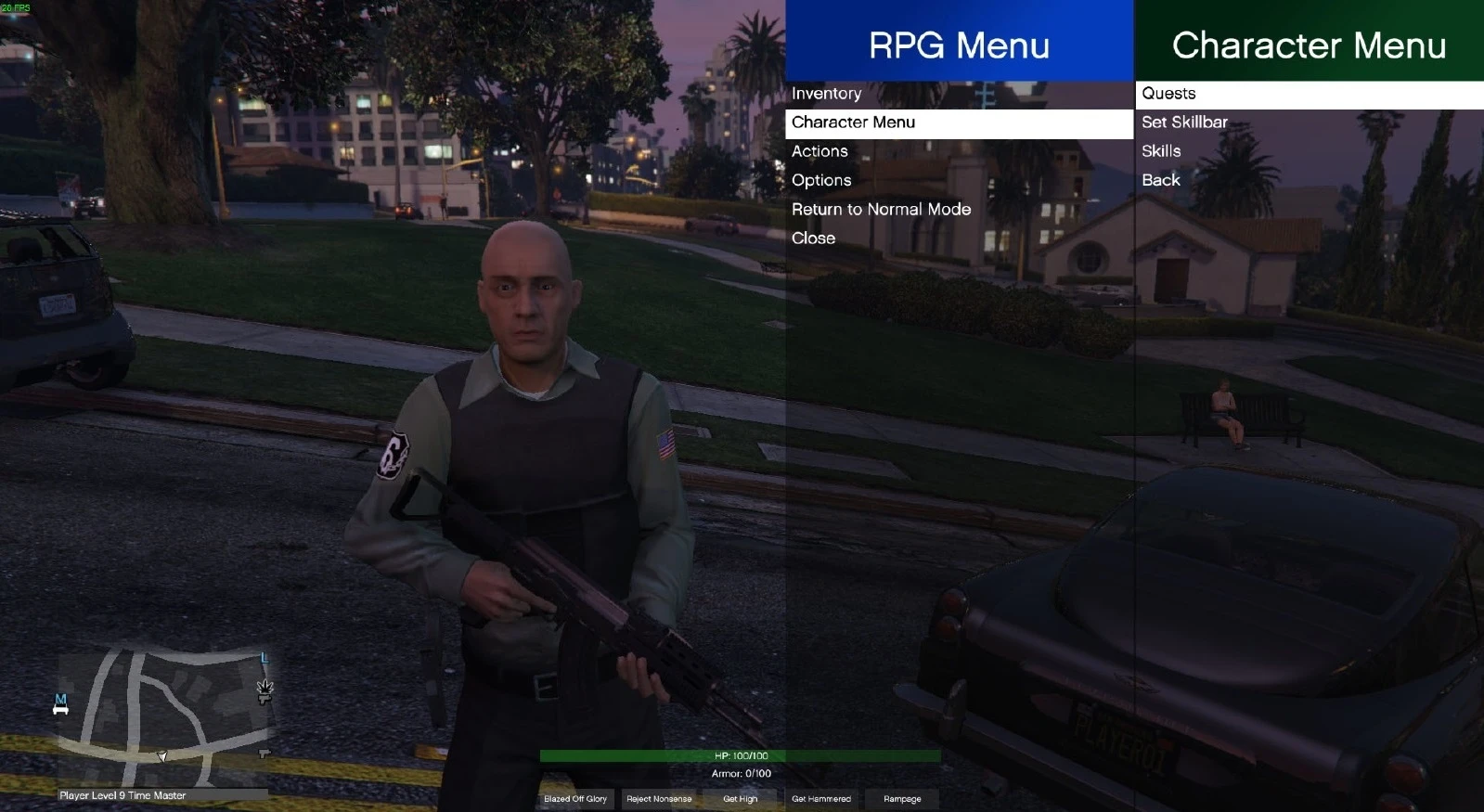Image resolution: width=1484 pixels, height=812 pixels.
Task: Click the weed leaf blip on the minimap
Action: click(265, 688)
